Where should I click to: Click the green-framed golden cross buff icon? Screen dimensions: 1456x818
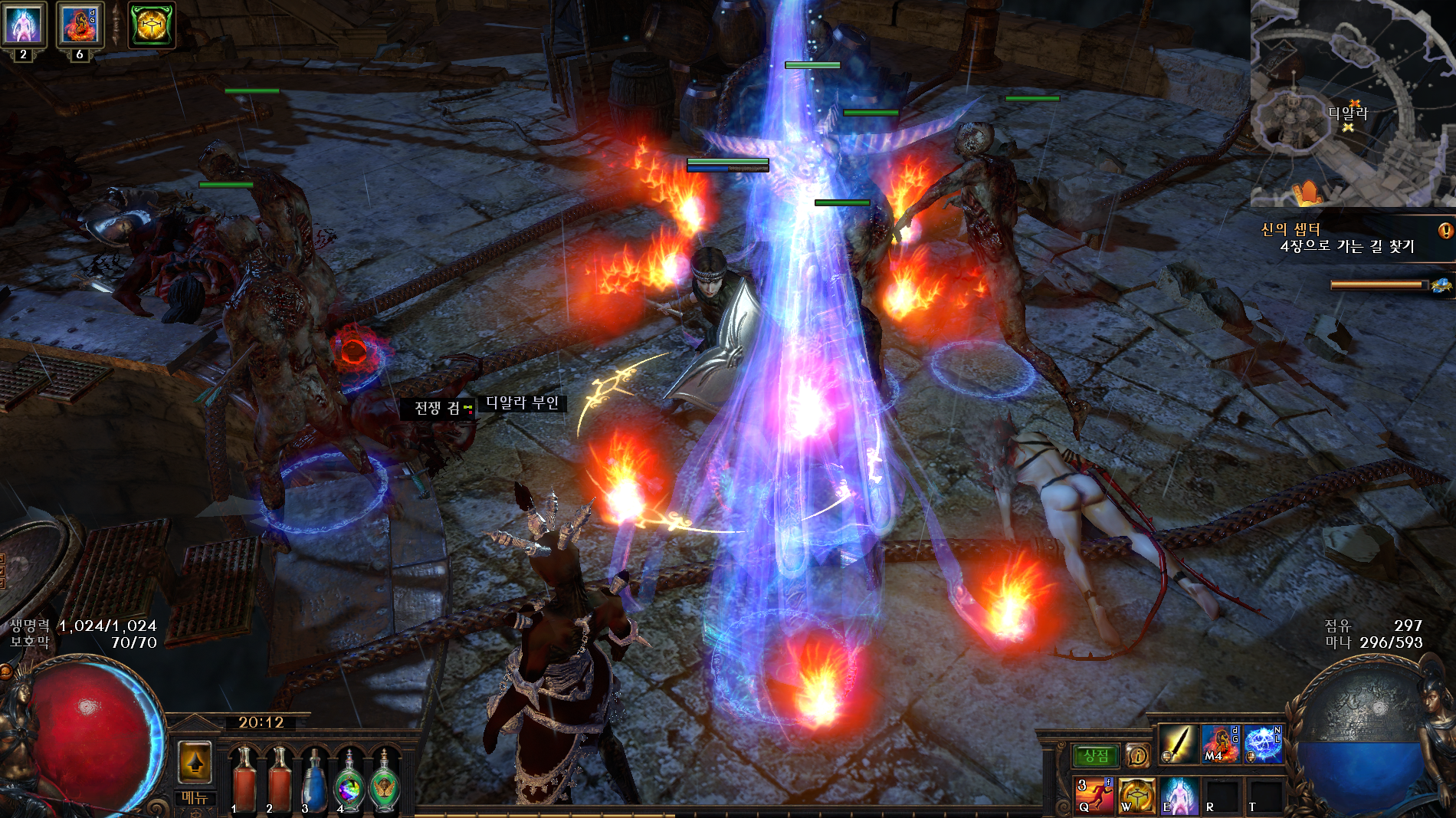click(151, 25)
